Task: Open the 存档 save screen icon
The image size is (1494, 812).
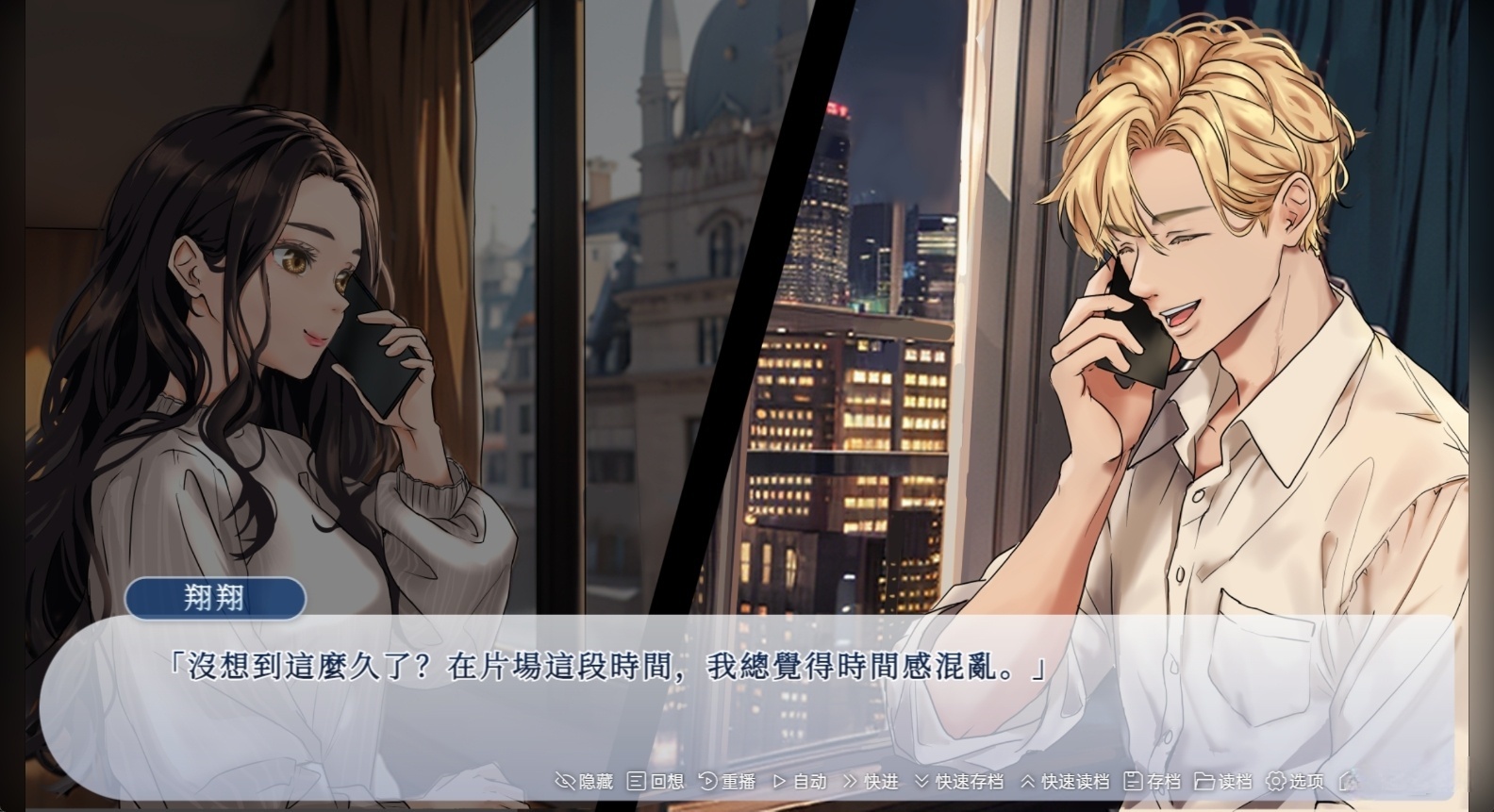Action: [1132, 781]
